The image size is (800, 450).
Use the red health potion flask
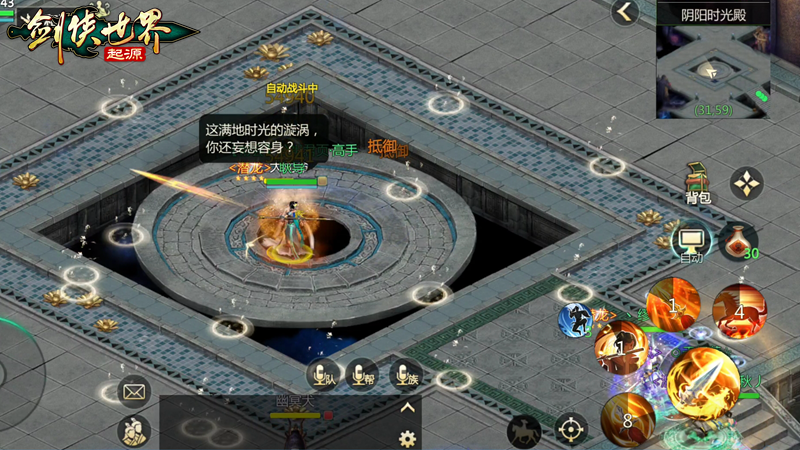point(738,240)
